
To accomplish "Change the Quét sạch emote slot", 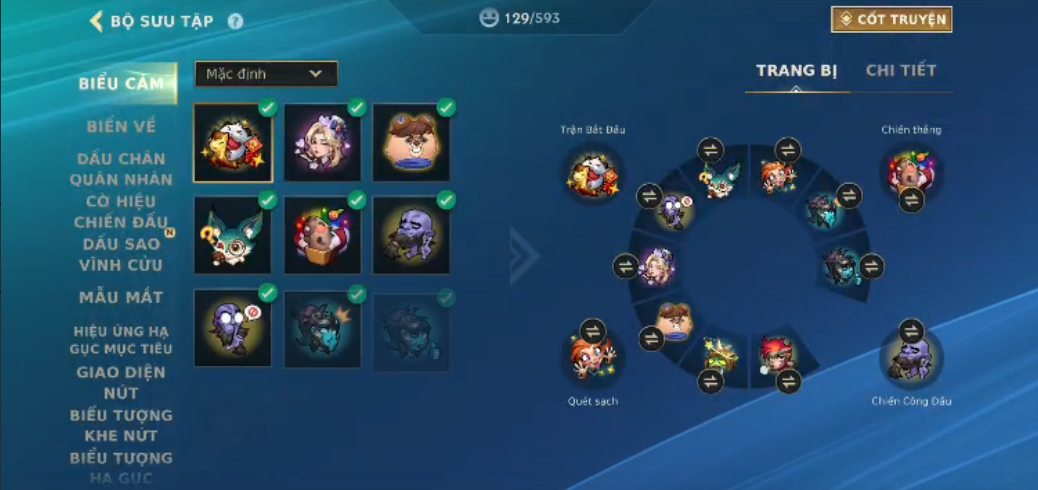I will [593, 331].
